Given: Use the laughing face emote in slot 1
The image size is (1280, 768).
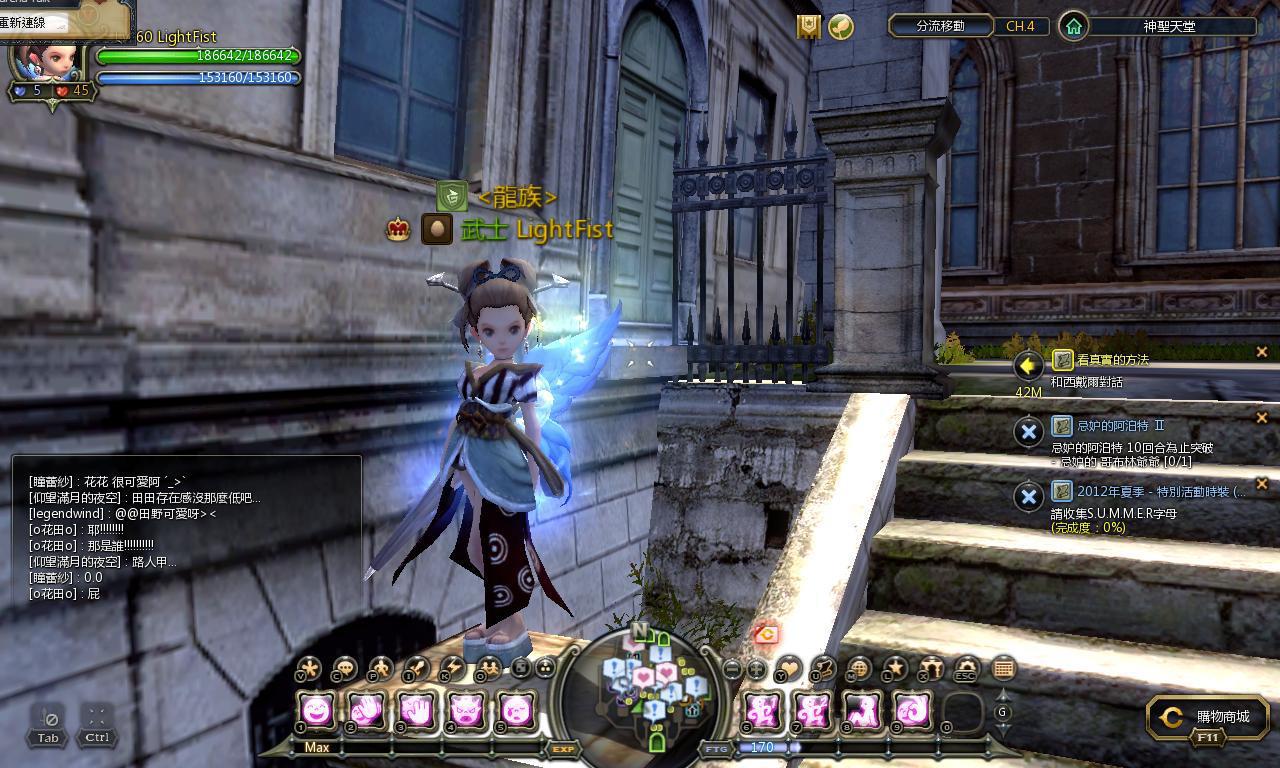Looking at the screenshot, I should click(317, 711).
